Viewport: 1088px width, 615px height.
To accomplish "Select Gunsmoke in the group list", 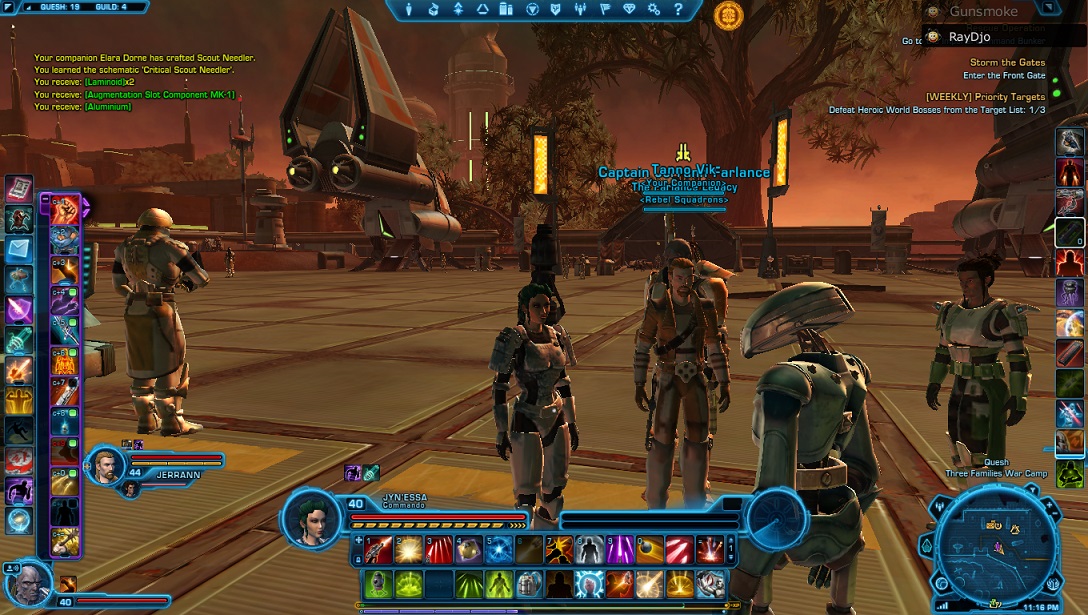I will pos(982,12).
